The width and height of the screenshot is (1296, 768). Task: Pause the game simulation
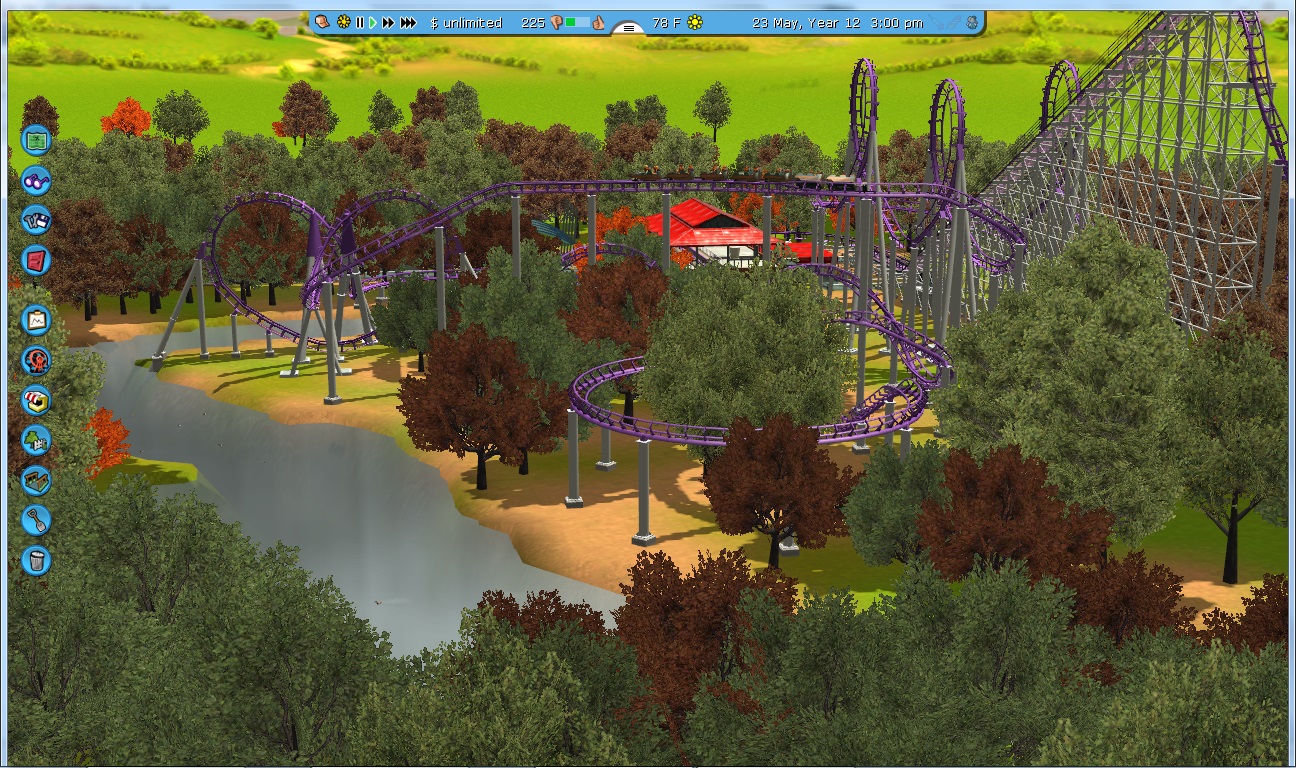point(359,22)
